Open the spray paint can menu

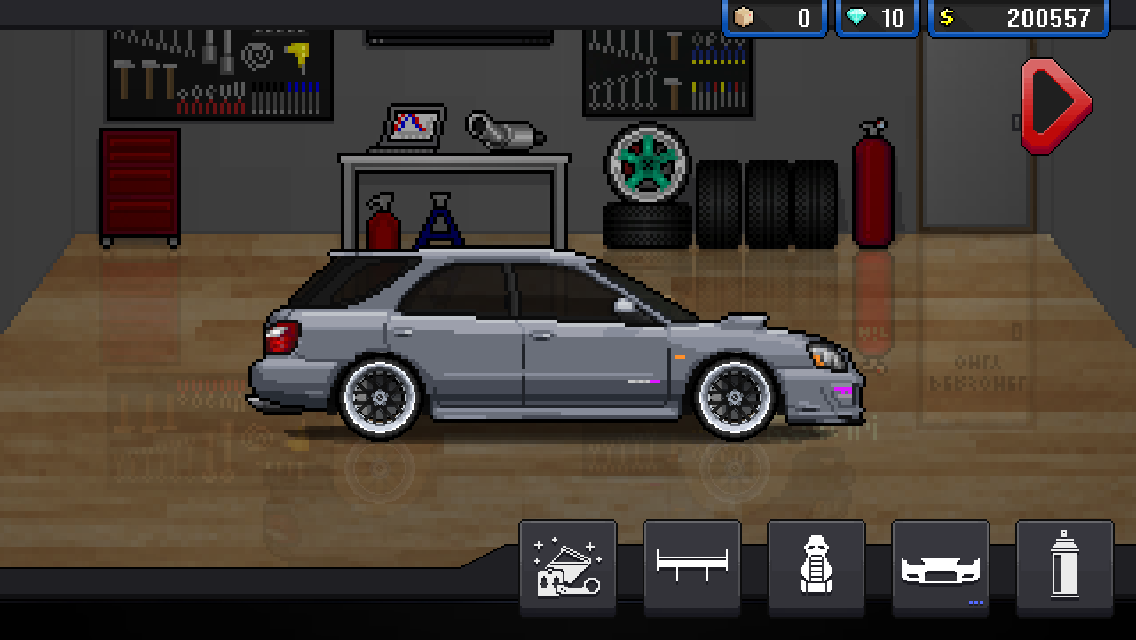pos(1064,567)
